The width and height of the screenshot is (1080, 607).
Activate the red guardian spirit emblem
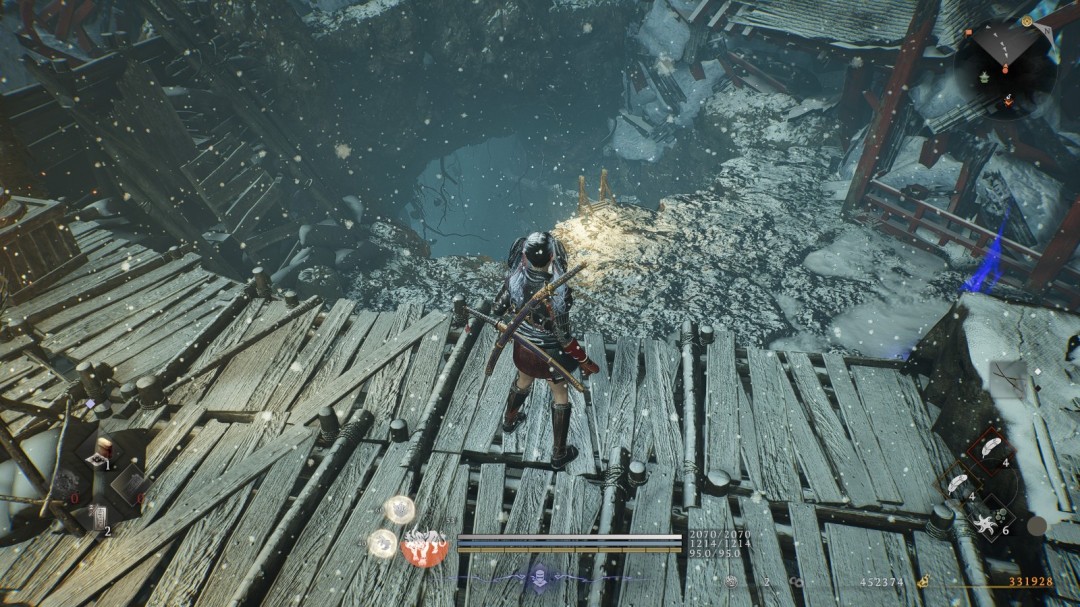click(x=423, y=545)
